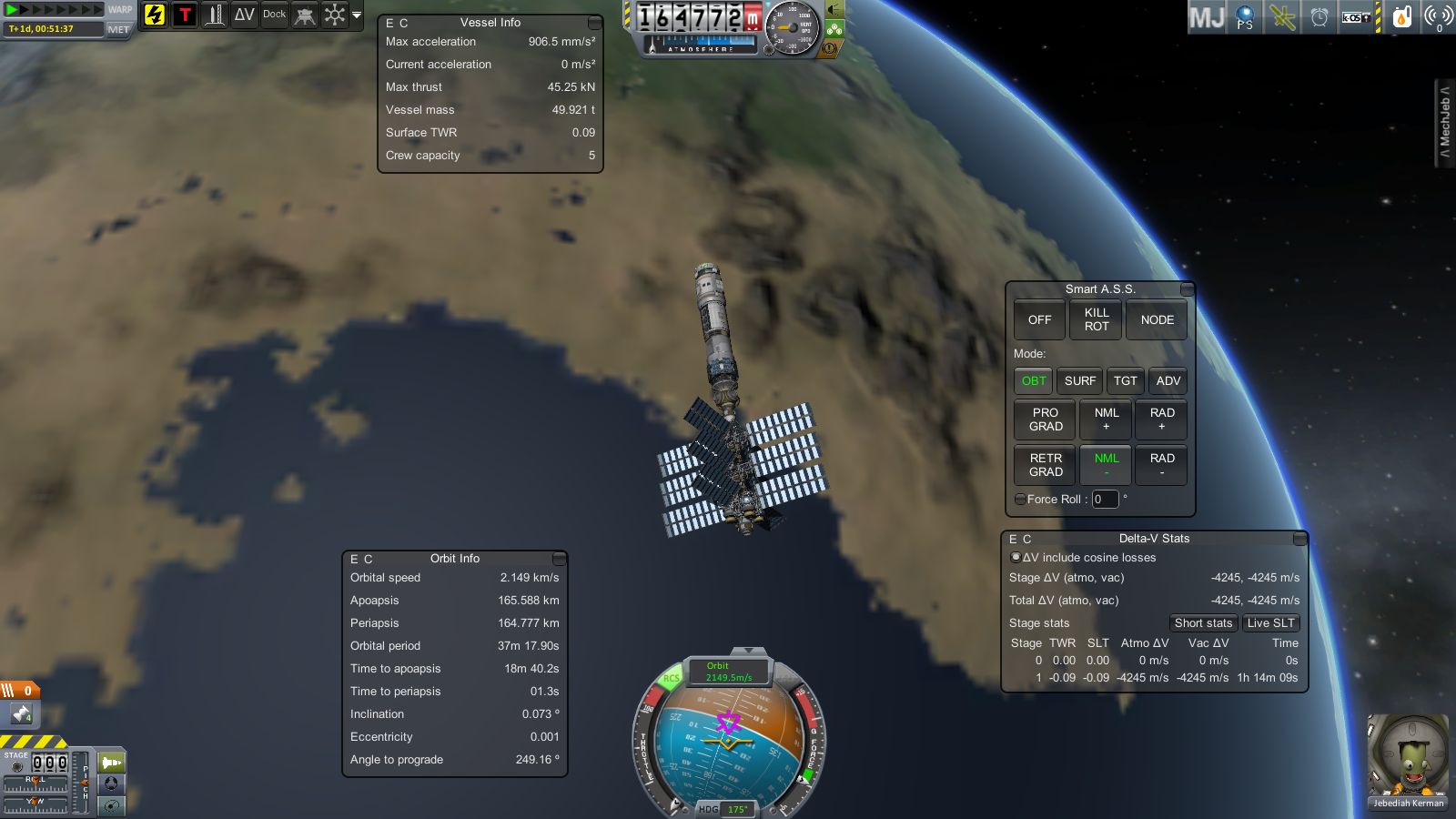The height and width of the screenshot is (819, 1456).
Task: Show Short stats in Delta-V window
Action: coord(1203,623)
